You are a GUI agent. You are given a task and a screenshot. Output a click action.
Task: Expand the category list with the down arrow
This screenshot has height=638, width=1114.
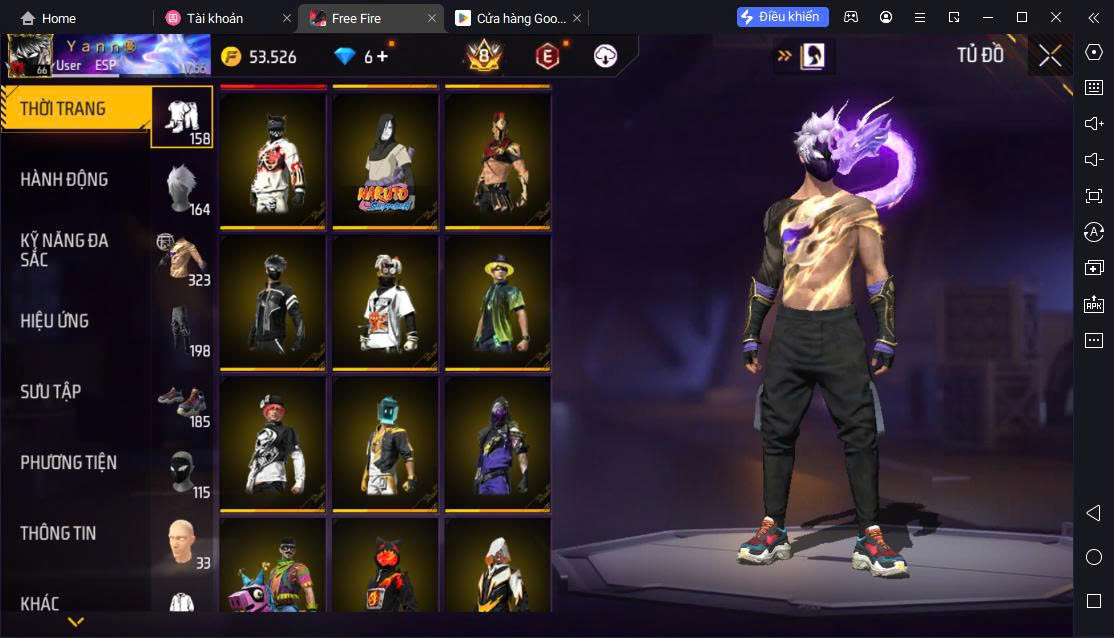point(75,622)
